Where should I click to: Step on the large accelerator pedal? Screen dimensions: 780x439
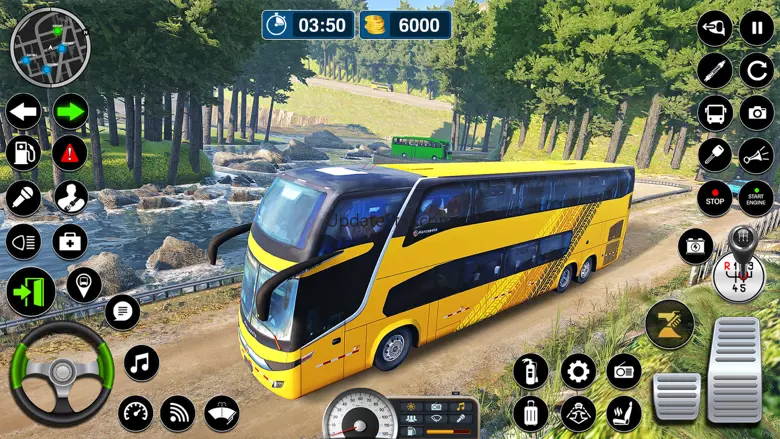pyautogui.click(x=735, y=370)
